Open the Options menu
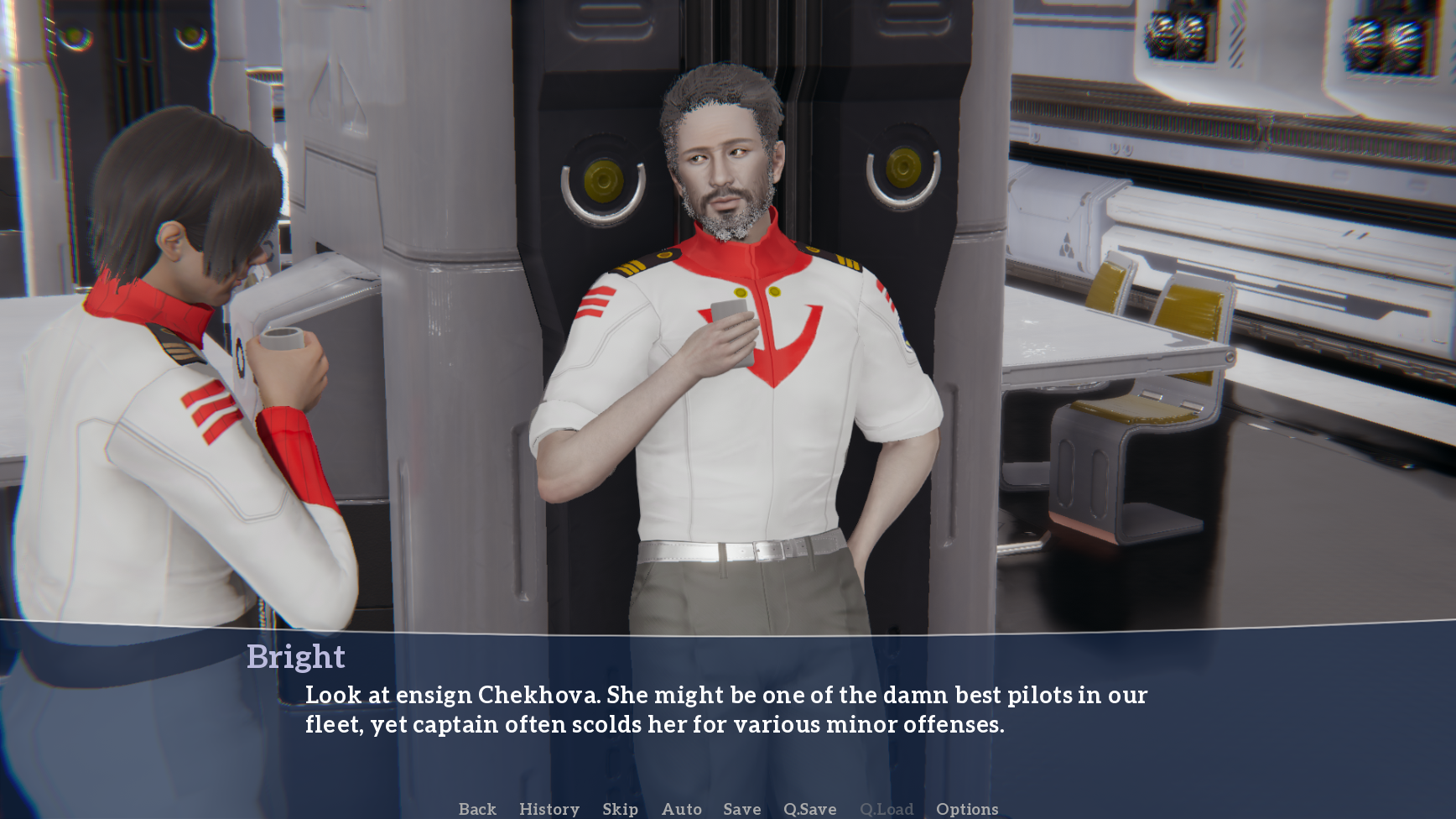 (967, 809)
